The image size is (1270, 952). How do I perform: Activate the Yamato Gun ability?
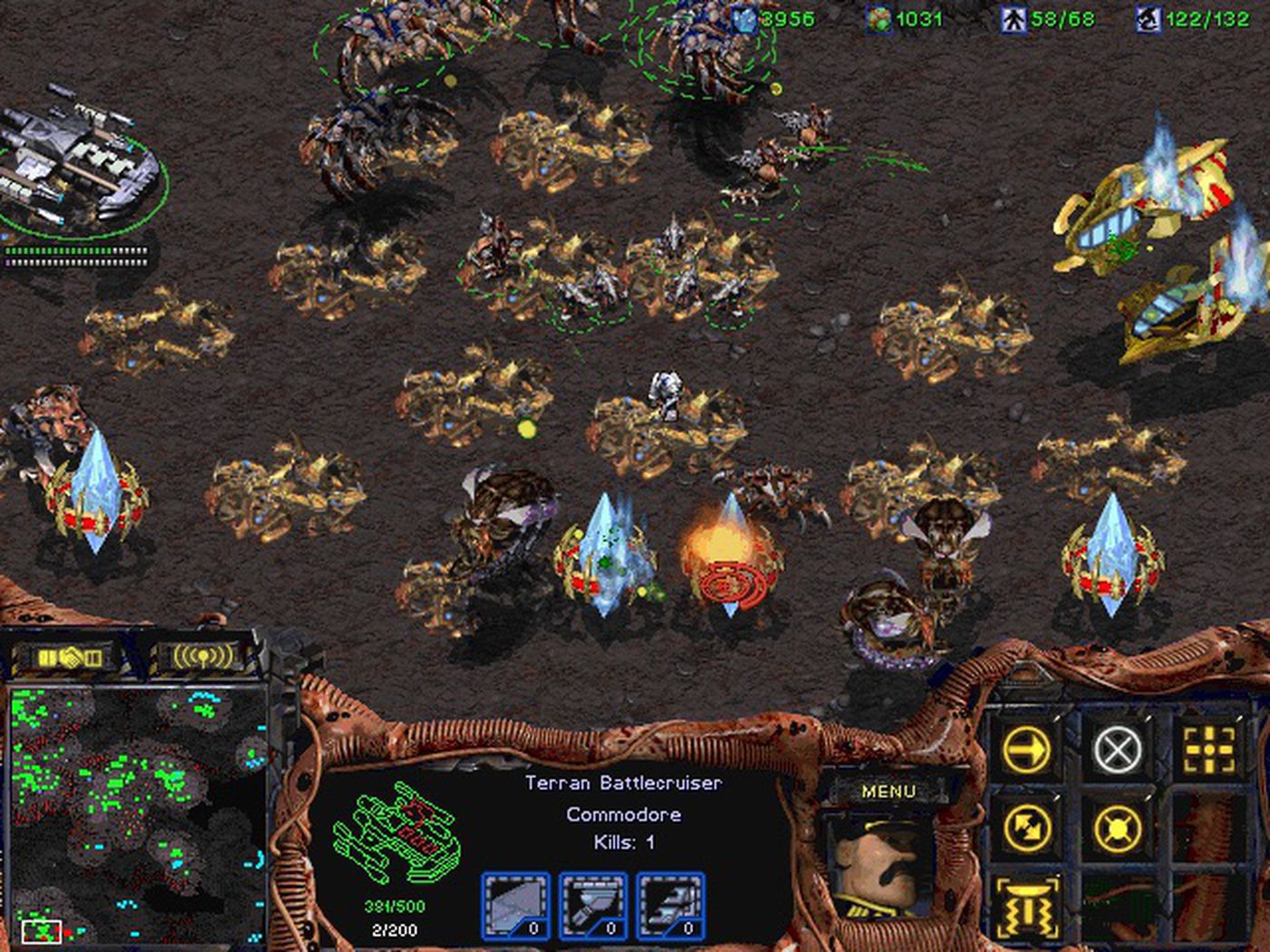[x=1027, y=907]
